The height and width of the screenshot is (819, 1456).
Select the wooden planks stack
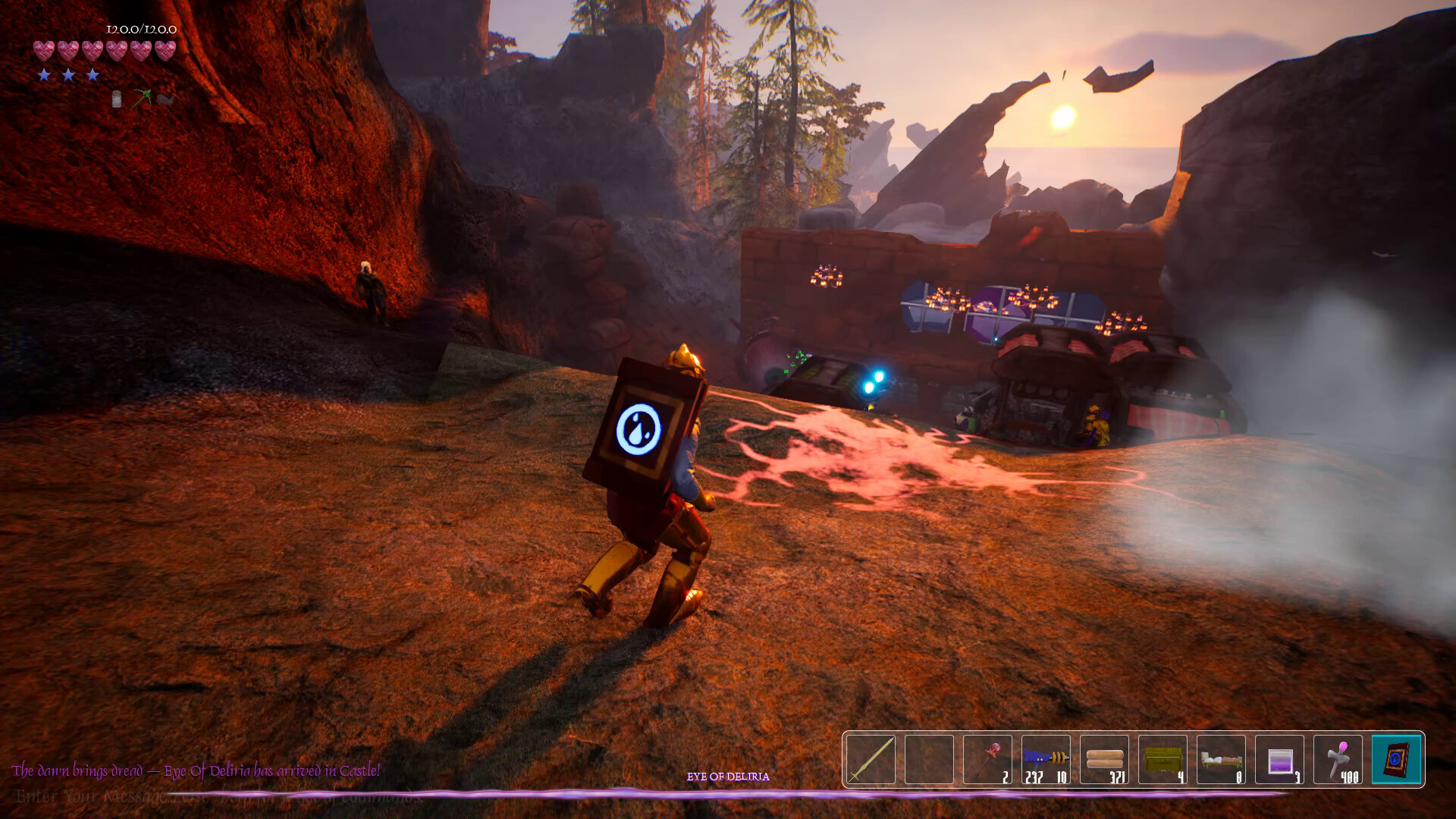(1104, 759)
